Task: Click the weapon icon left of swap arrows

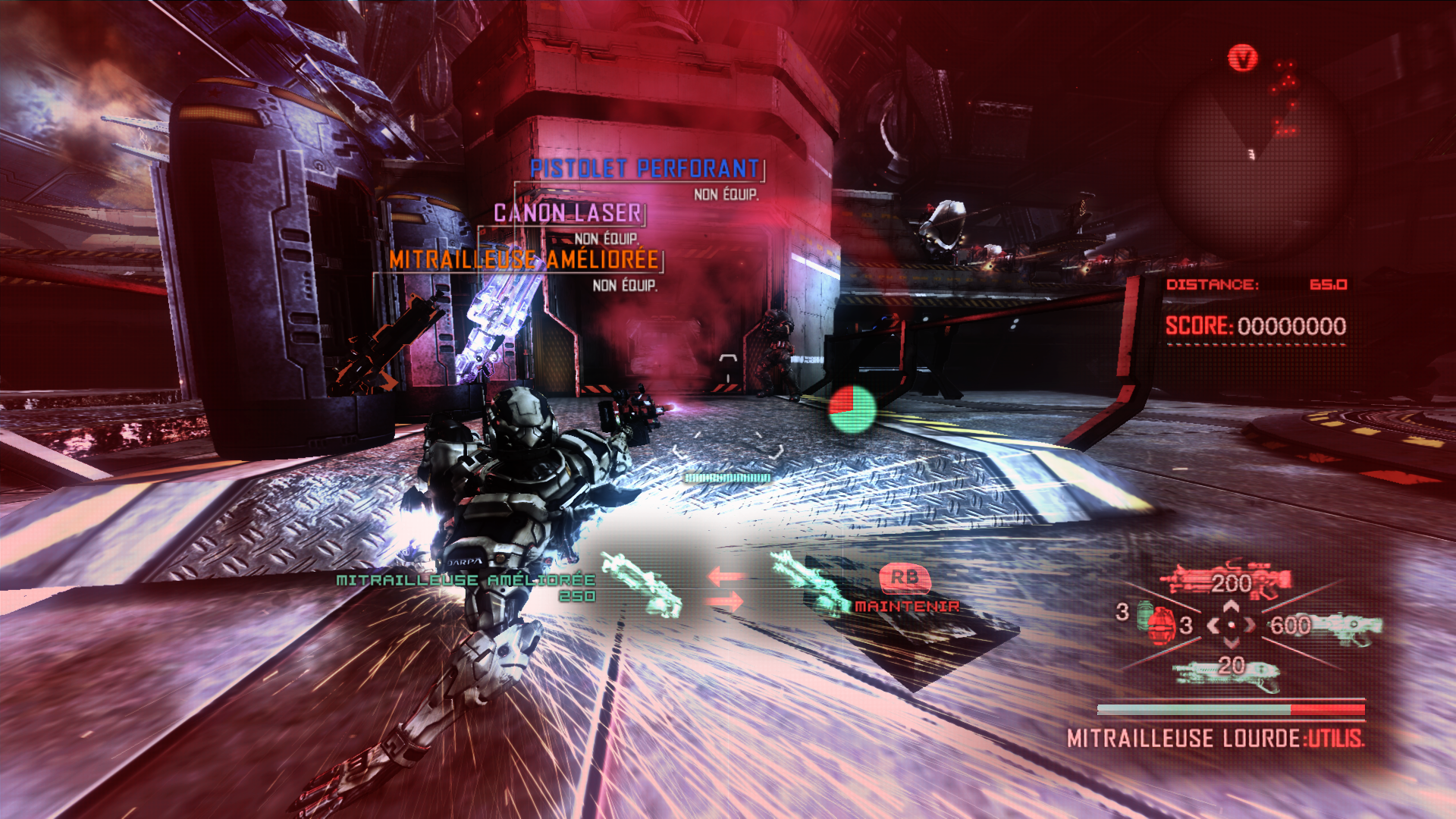Action: point(642,585)
